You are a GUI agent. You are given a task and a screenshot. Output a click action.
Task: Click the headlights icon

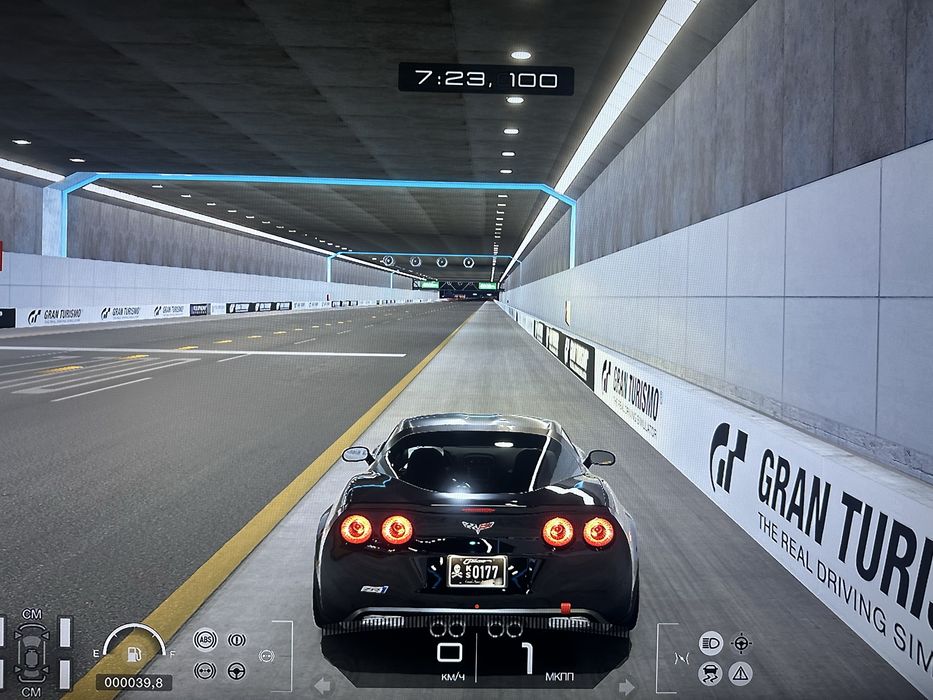tap(711, 642)
